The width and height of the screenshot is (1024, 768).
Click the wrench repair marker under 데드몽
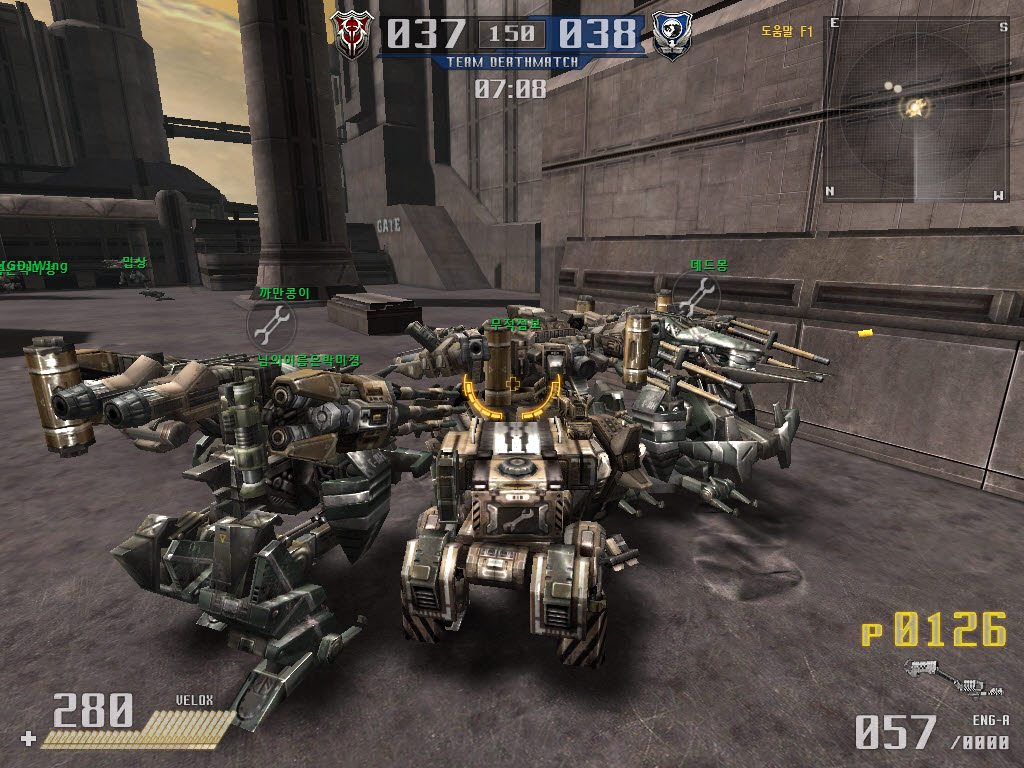tap(695, 297)
